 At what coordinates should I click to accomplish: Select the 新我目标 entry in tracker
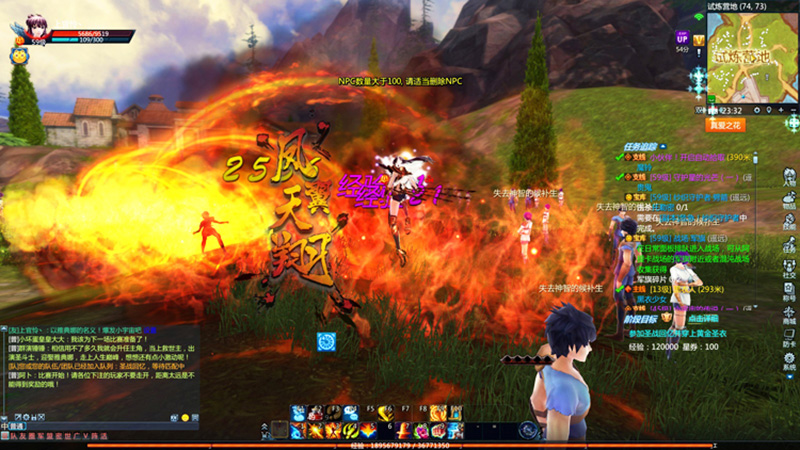[642, 316]
